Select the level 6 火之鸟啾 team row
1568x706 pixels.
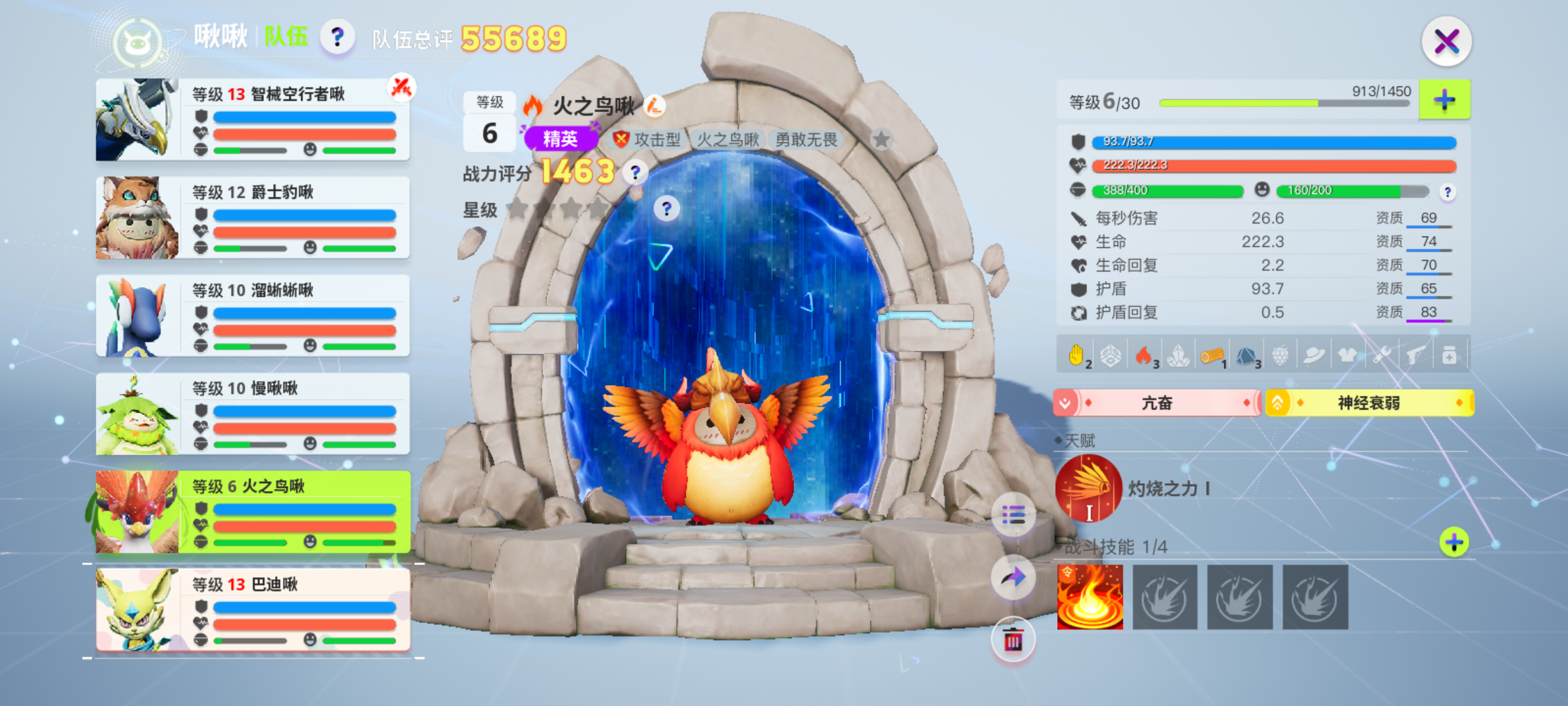pyautogui.click(x=253, y=513)
